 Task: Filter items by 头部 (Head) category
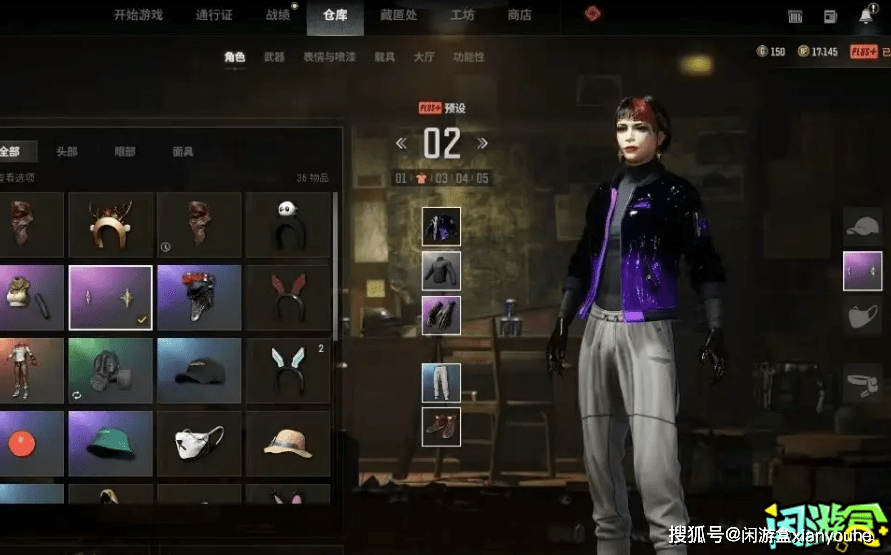click(x=67, y=152)
